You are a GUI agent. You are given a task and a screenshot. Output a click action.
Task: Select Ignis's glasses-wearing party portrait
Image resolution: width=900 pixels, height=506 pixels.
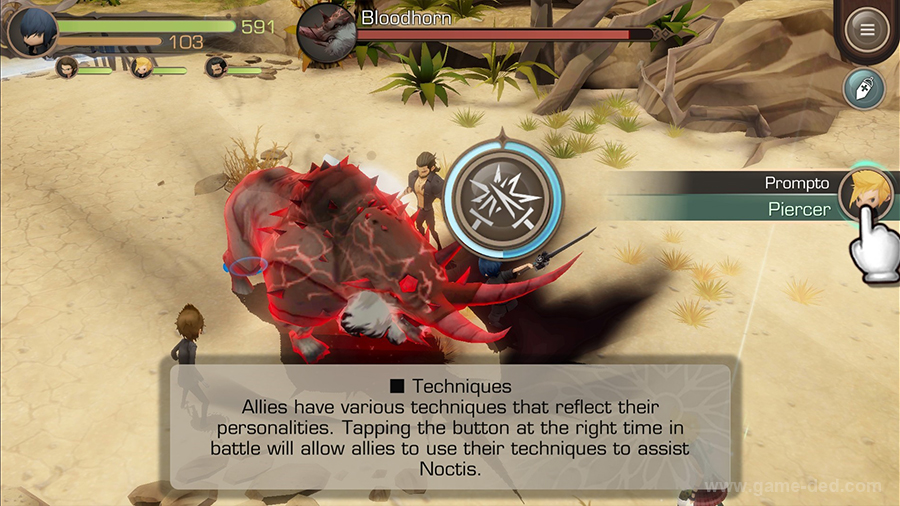click(x=67, y=68)
